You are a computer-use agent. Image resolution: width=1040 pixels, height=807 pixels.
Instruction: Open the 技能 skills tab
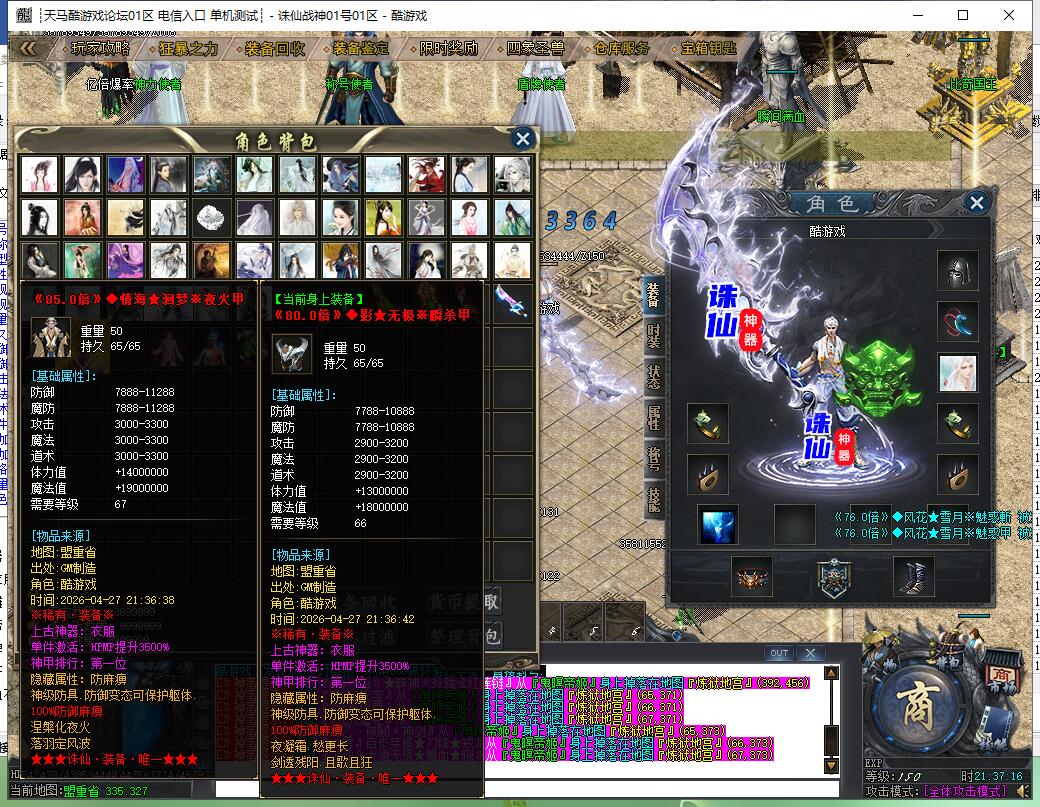coord(654,499)
